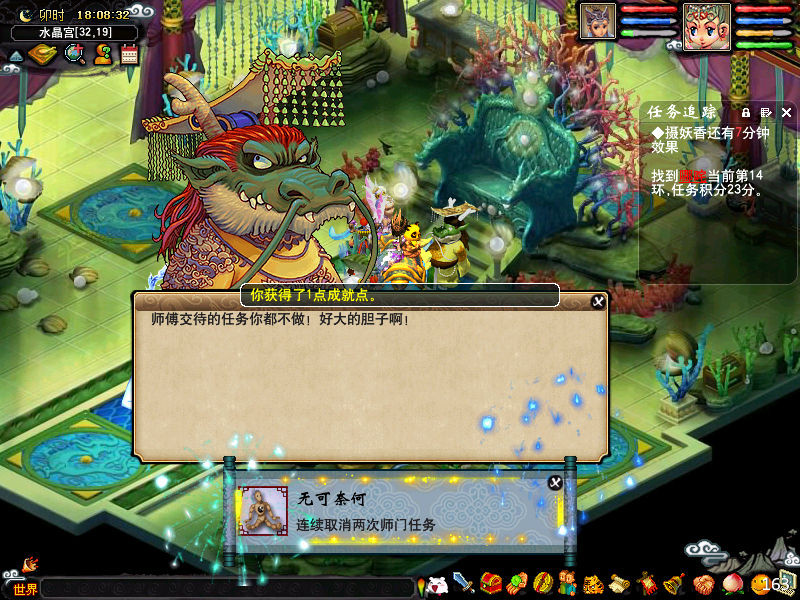Viewport: 800px width, 600px height.
Task: Select the pet portrait
Action: tap(598, 22)
